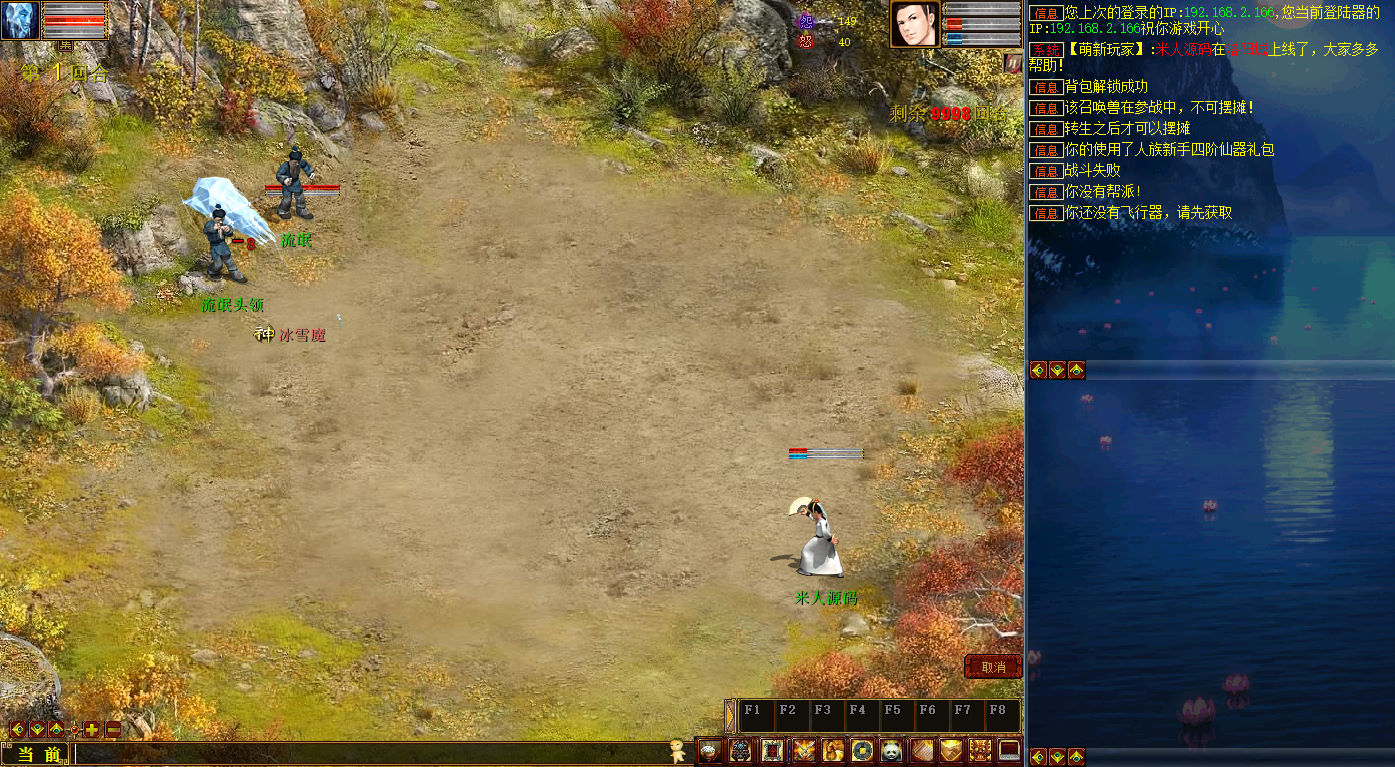The width and height of the screenshot is (1395, 767).
Task: Select the F1 hotkey slot
Action: [x=754, y=716]
